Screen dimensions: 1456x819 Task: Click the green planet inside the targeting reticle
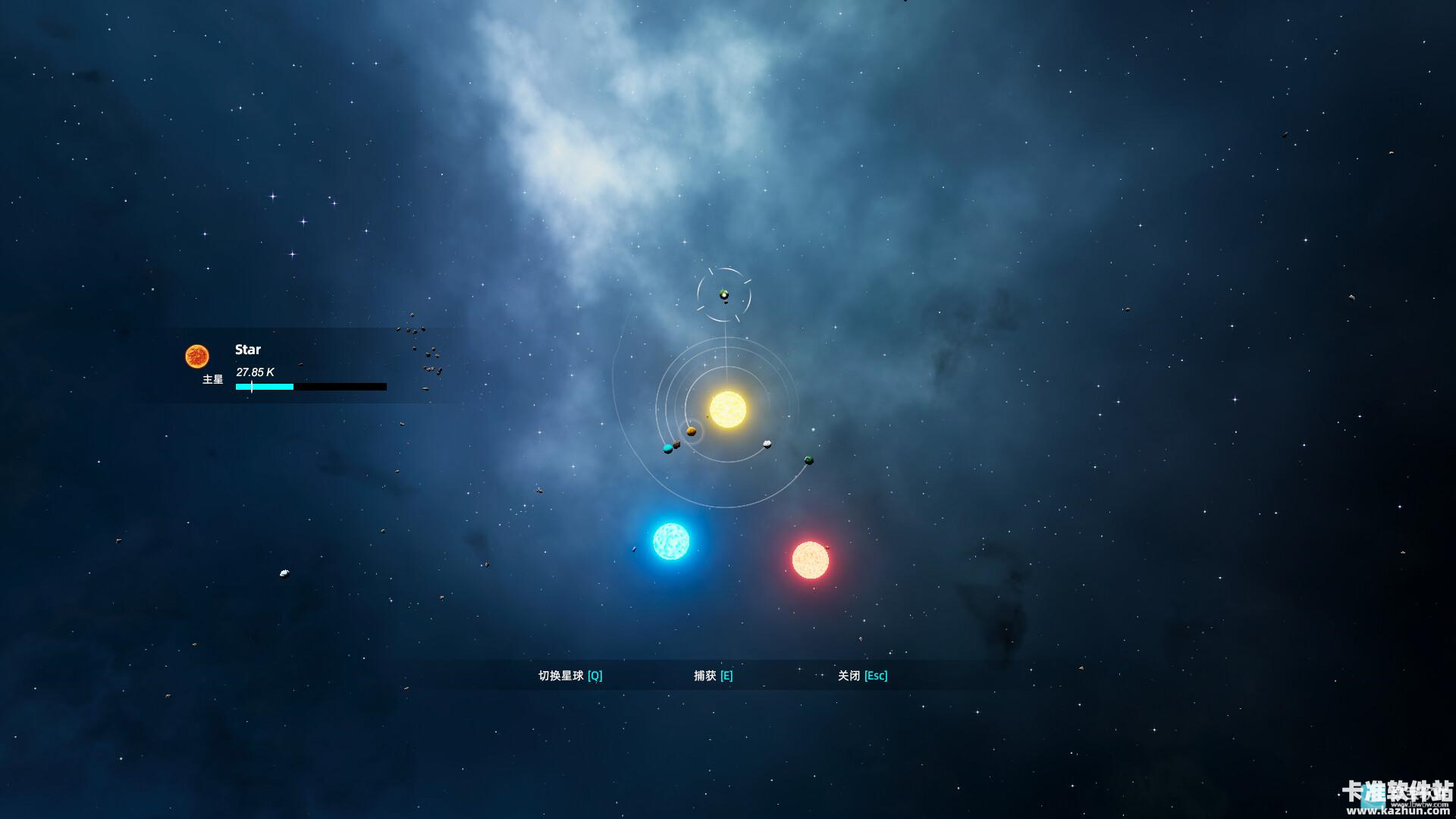723,295
